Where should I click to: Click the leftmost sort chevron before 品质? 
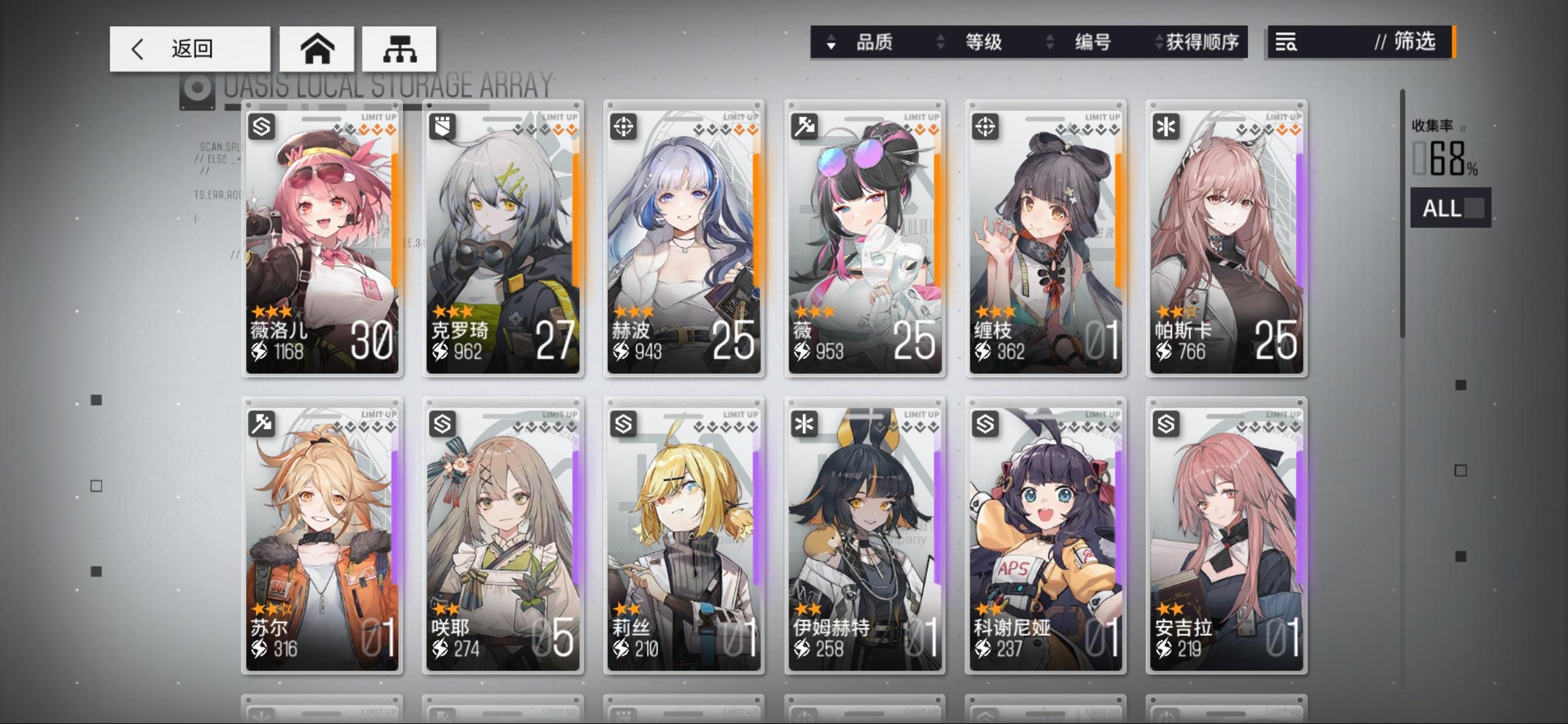pyautogui.click(x=831, y=42)
